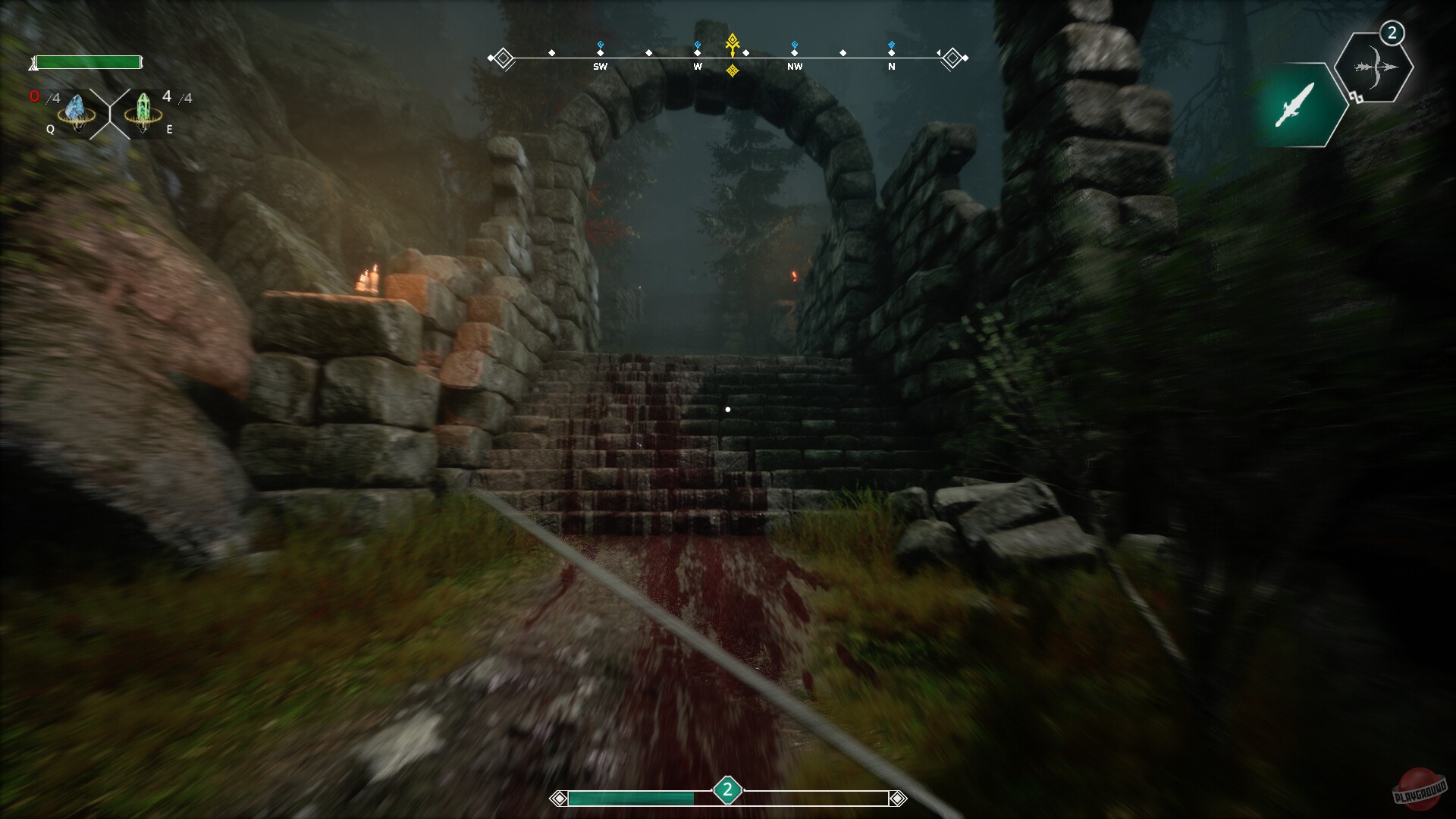The image size is (1456, 819).
Task: Click the yellow quest marker on the compass
Action: pos(732,44)
